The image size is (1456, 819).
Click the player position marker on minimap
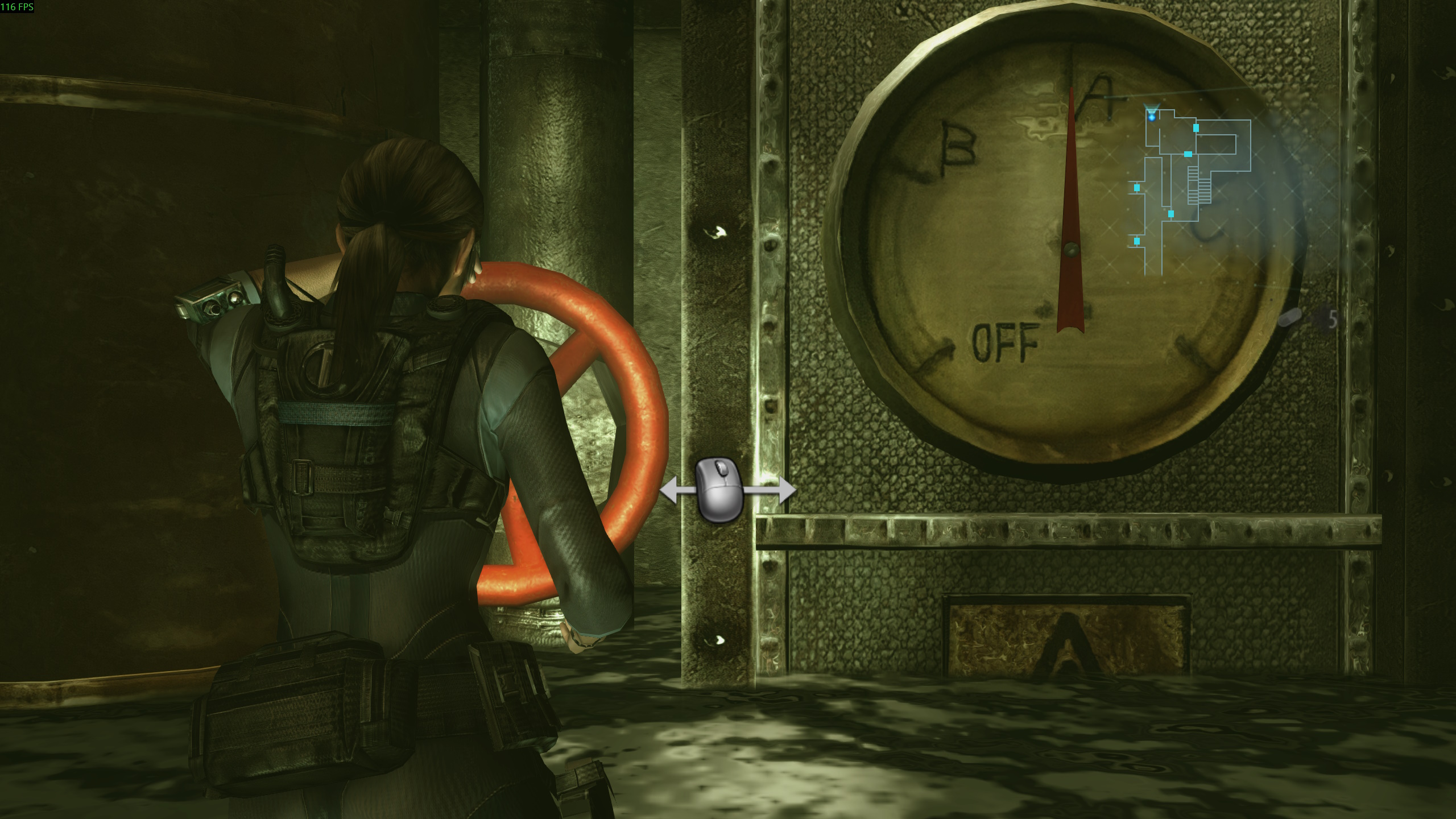click(x=1152, y=116)
